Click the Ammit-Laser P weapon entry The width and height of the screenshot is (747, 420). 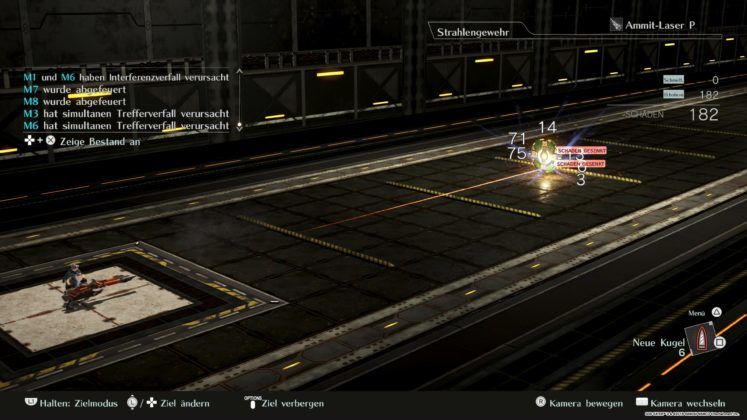[663, 25]
